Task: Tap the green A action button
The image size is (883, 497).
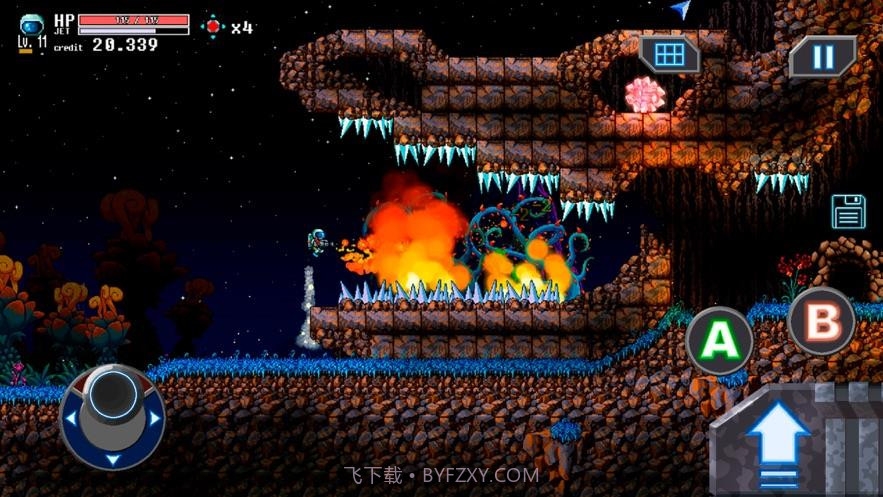Action: 719,341
